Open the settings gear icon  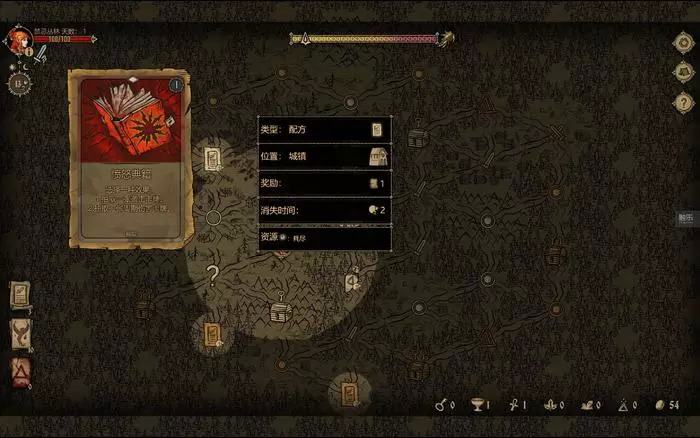tap(684, 44)
